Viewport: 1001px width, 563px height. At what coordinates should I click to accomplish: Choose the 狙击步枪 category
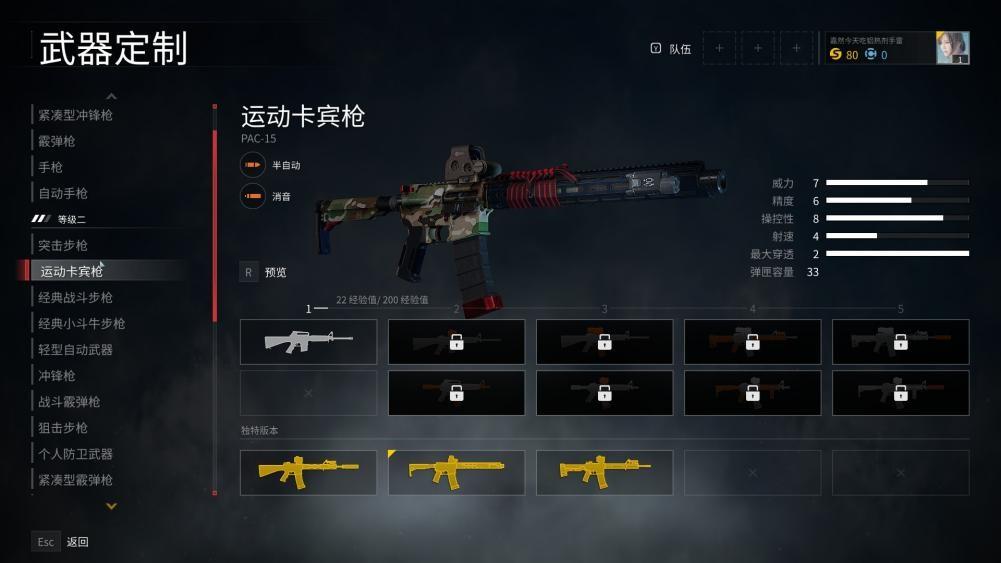63,427
